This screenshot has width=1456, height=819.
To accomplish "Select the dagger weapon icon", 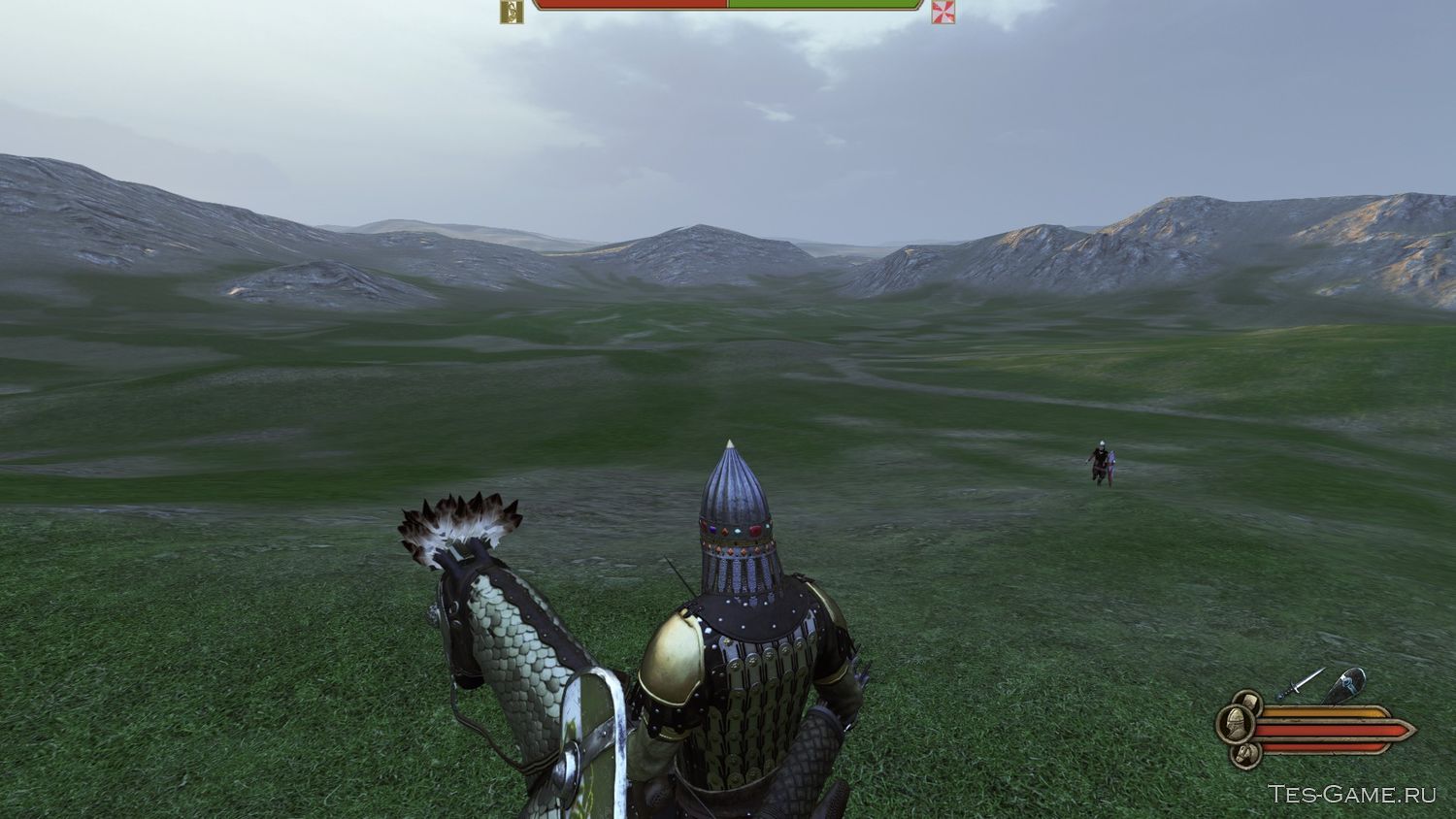I will tap(1301, 683).
